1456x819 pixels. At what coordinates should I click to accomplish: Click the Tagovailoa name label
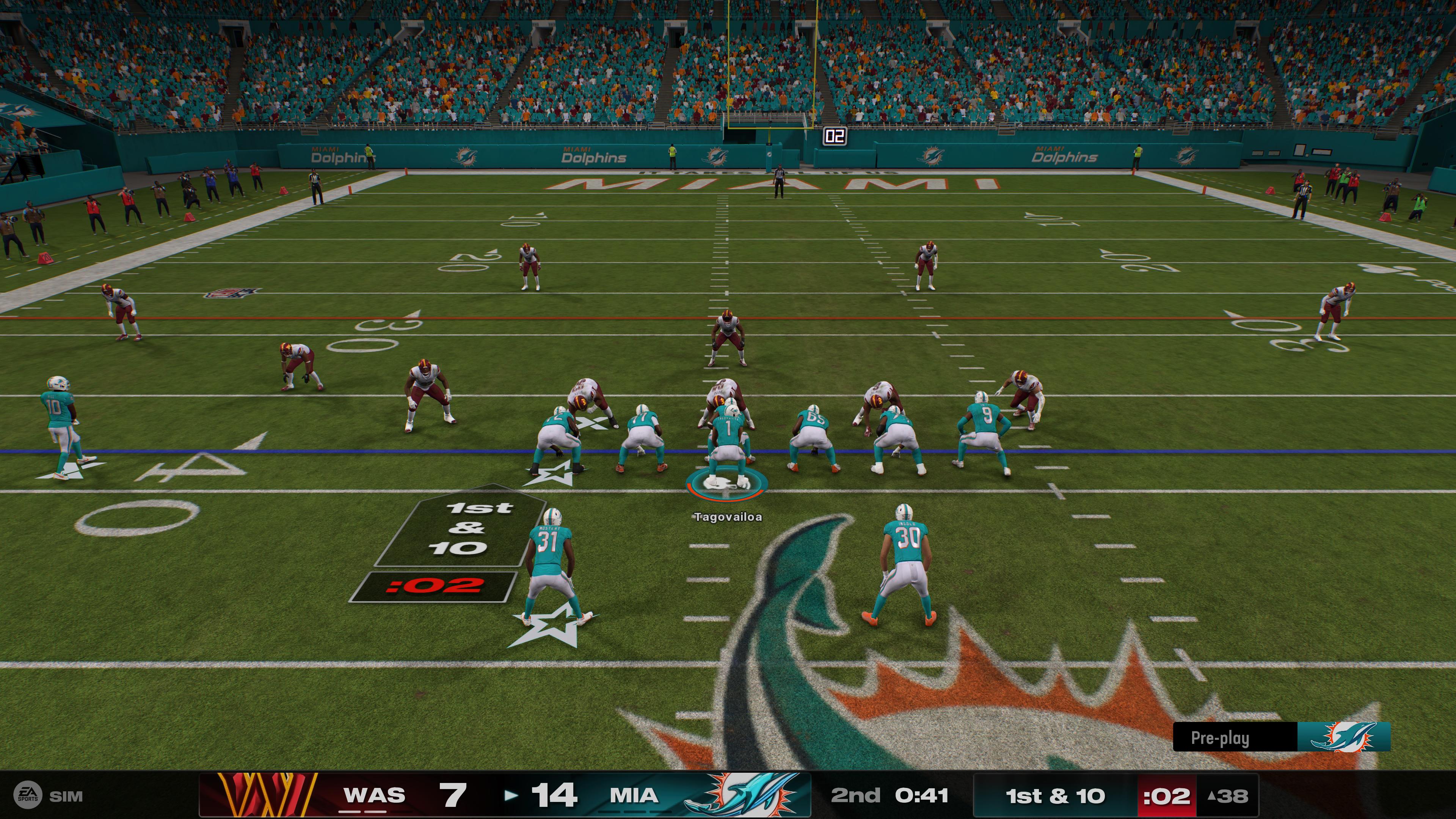728,516
